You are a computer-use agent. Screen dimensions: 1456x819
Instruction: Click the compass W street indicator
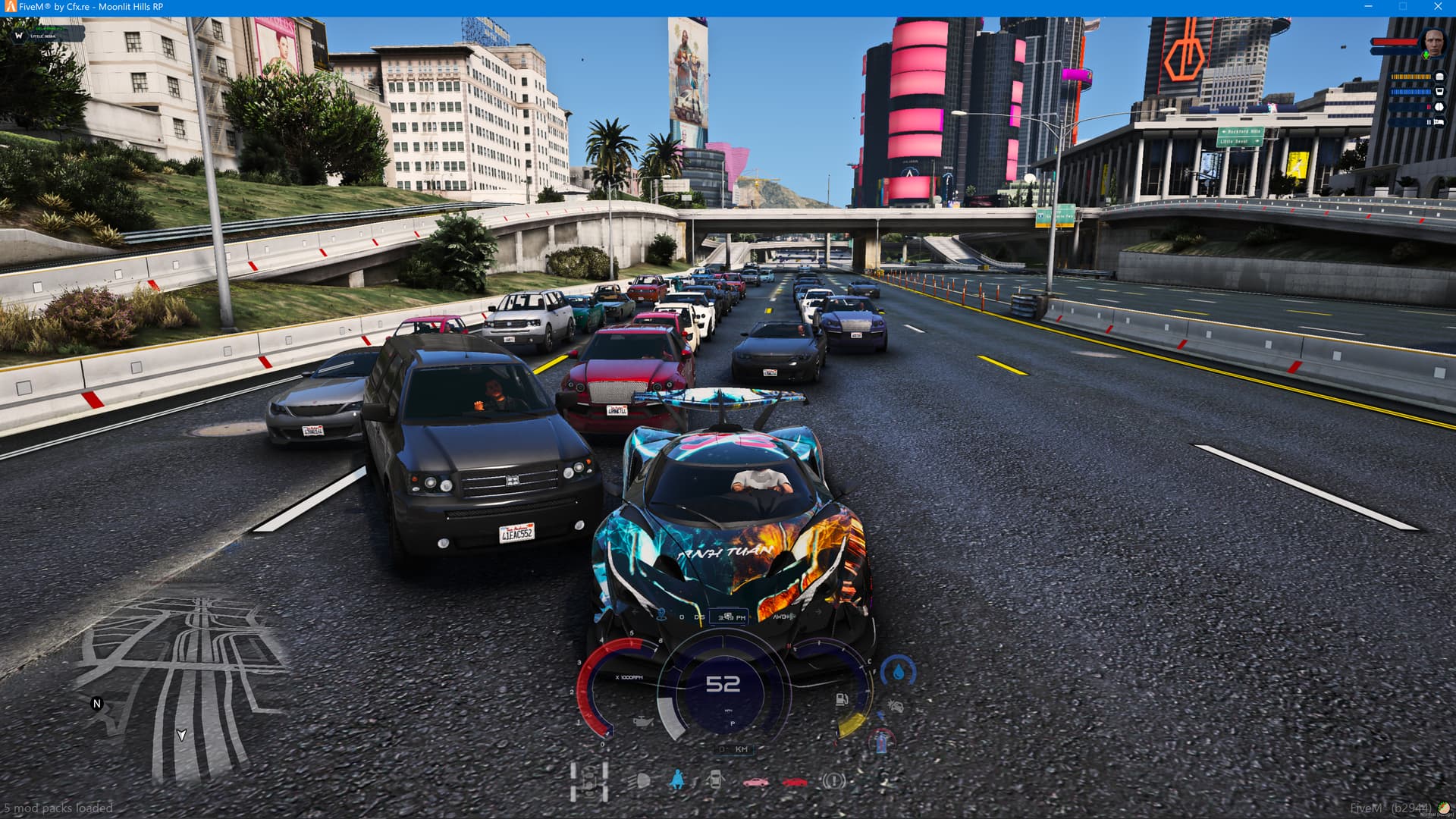click(x=19, y=35)
